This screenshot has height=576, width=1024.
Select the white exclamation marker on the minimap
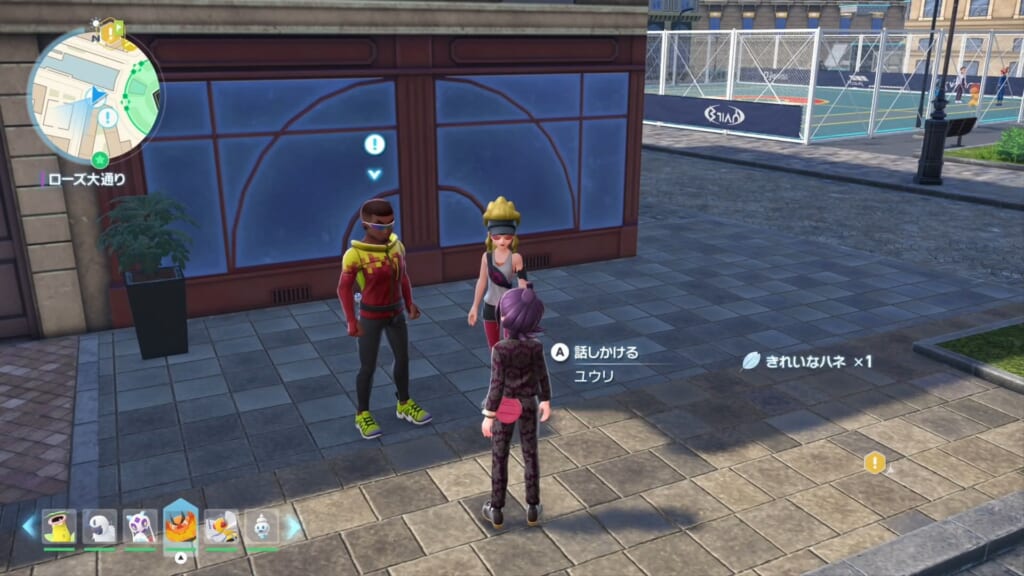click(x=107, y=117)
